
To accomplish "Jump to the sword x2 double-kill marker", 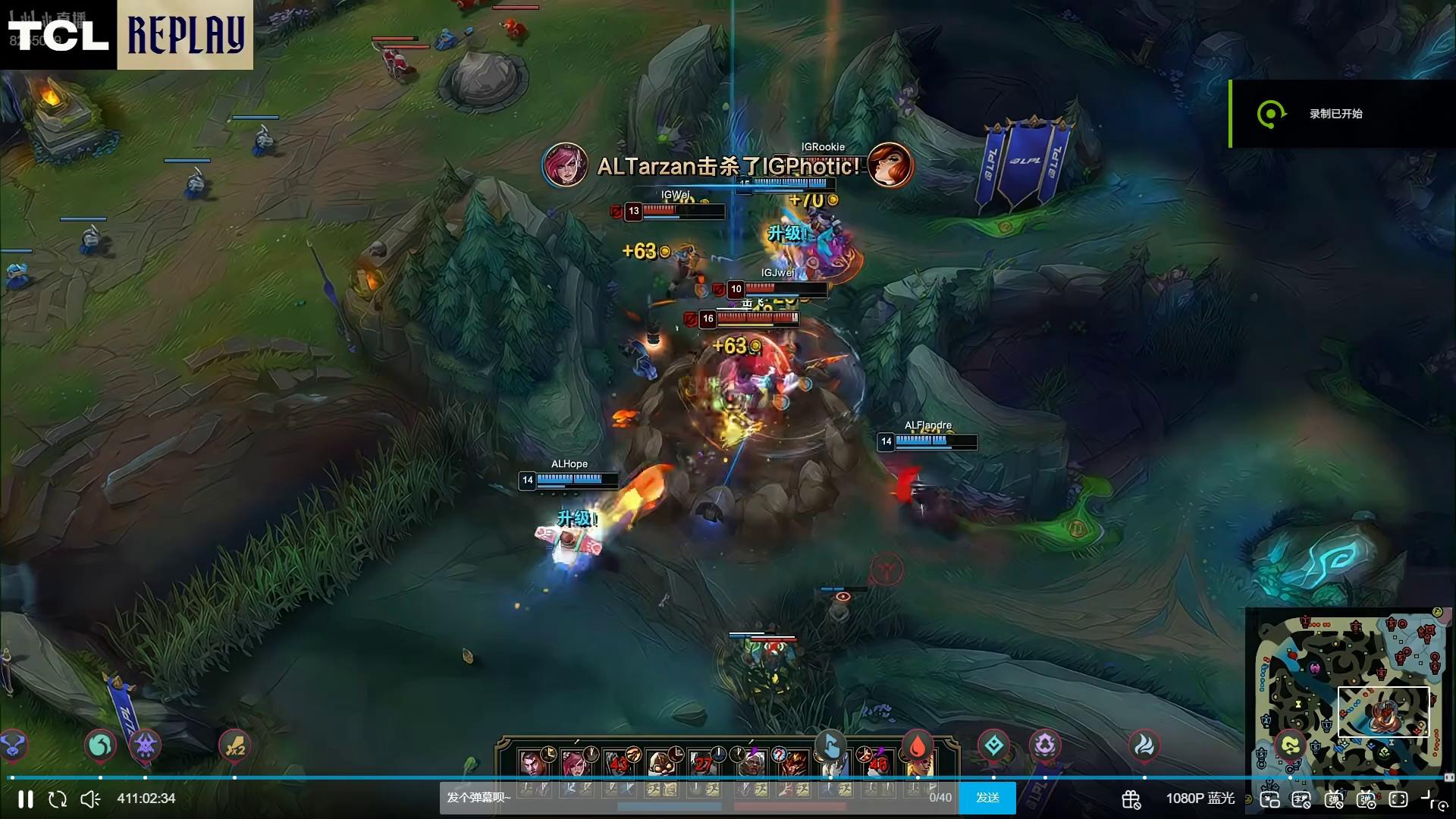I will (x=234, y=747).
